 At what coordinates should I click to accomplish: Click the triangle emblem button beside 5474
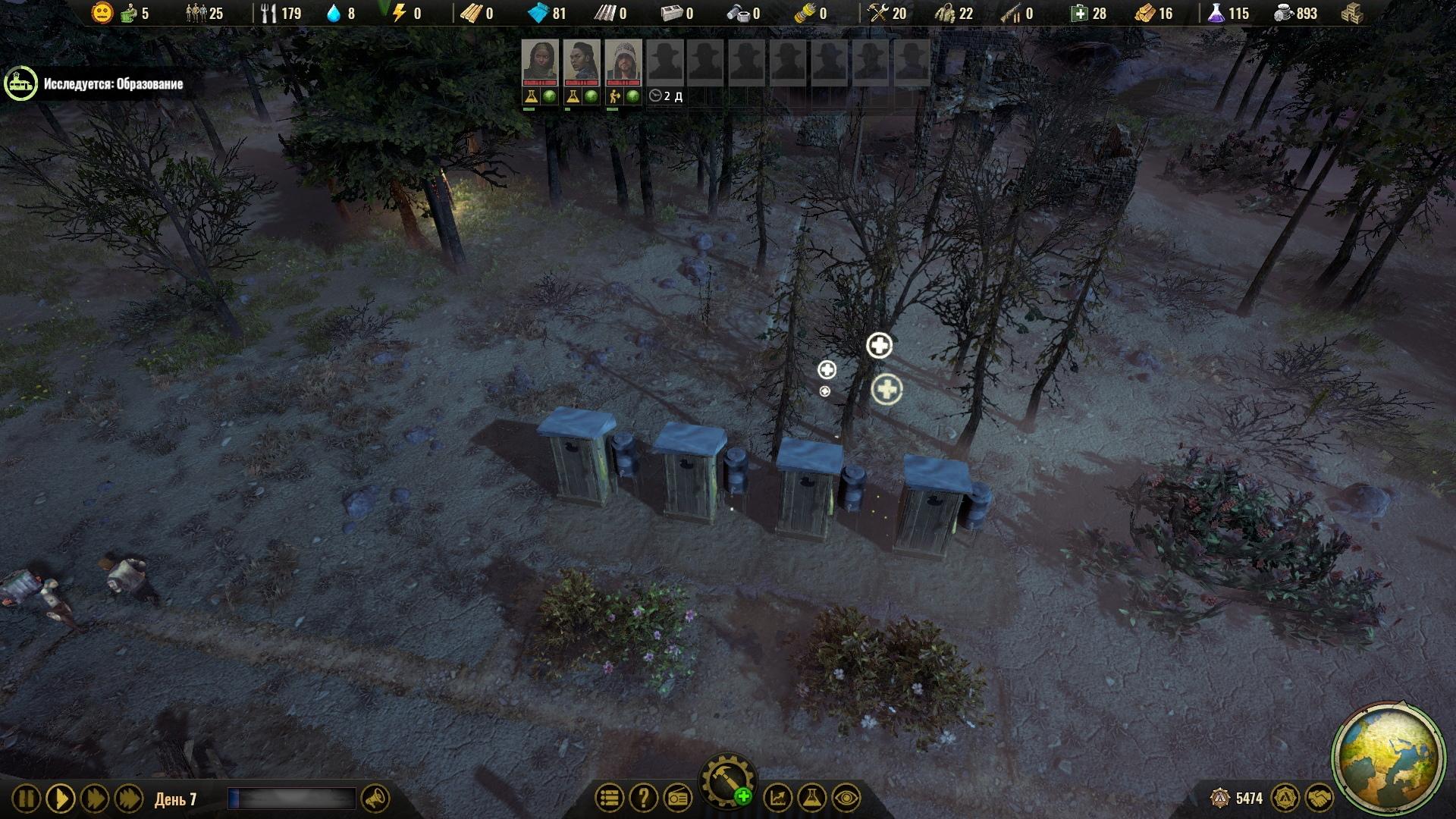coord(1285,798)
